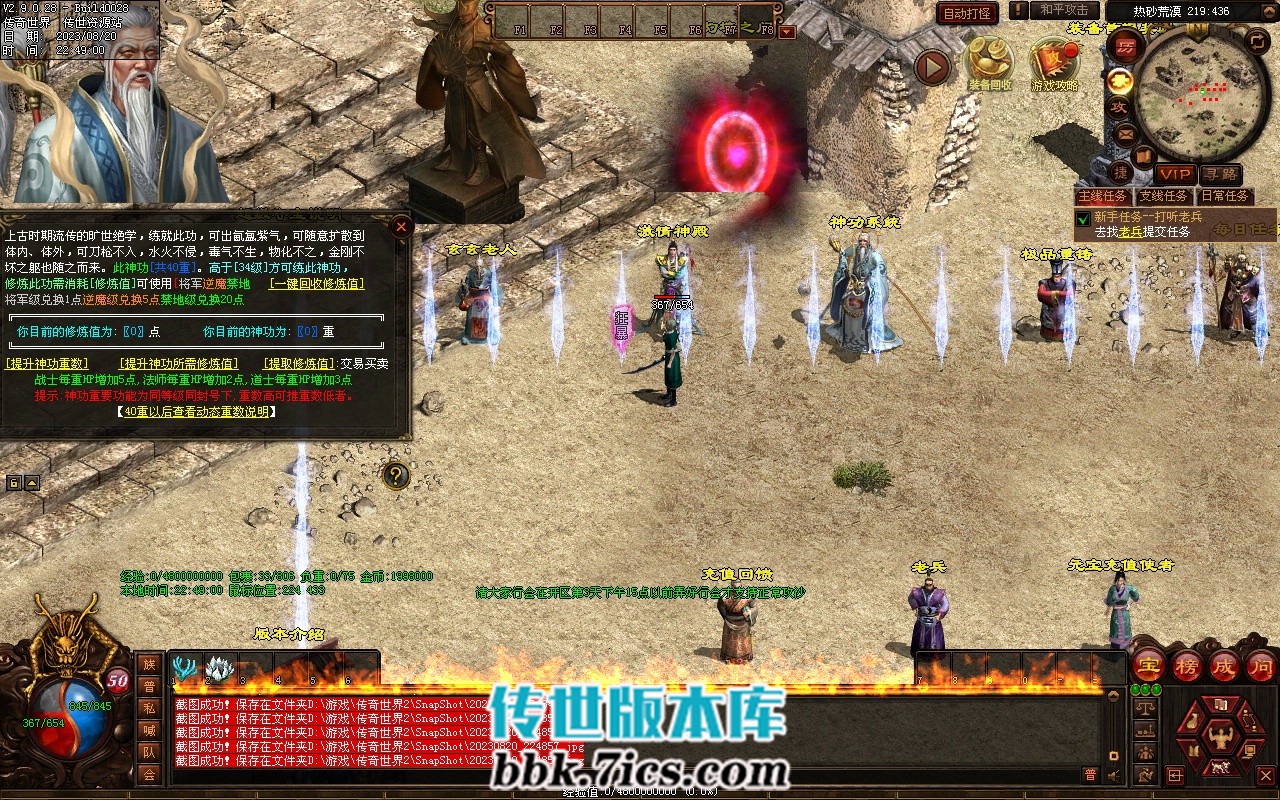Switch to 主线任务 tab
Viewport: 1280px width, 800px height.
(1104, 196)
